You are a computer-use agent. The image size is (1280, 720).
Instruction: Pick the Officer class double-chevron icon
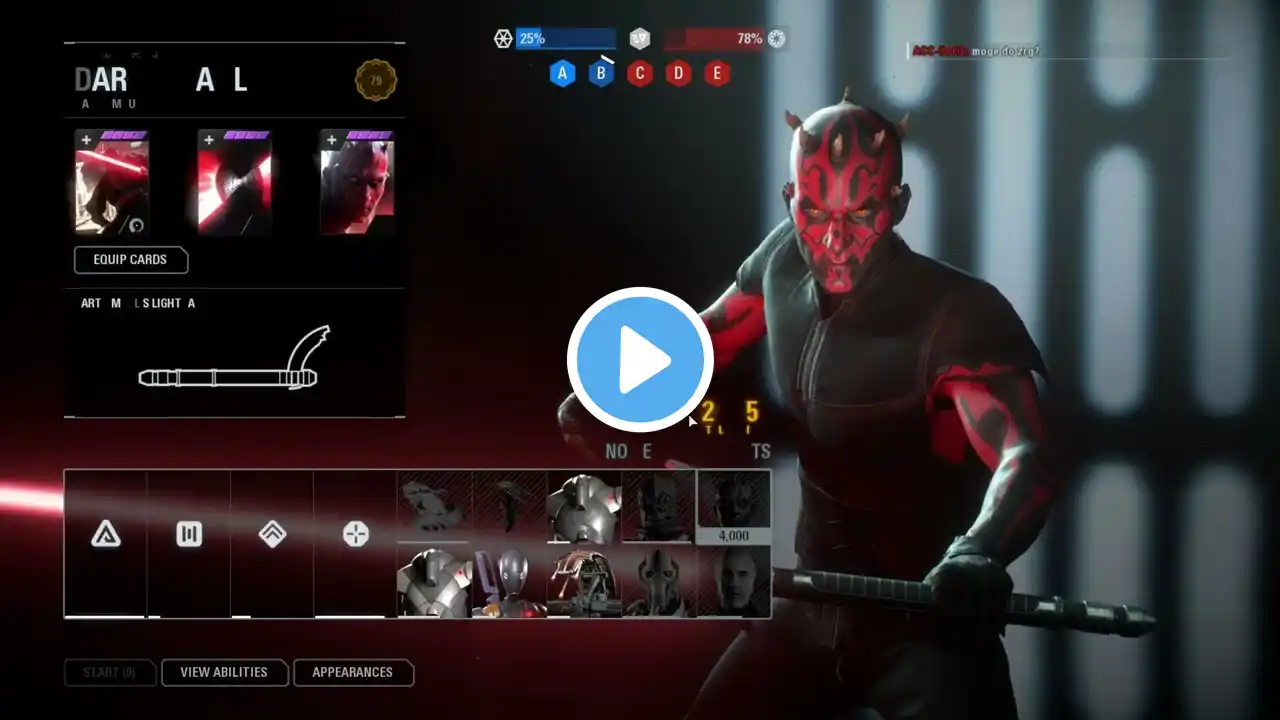tap(272, 535)
